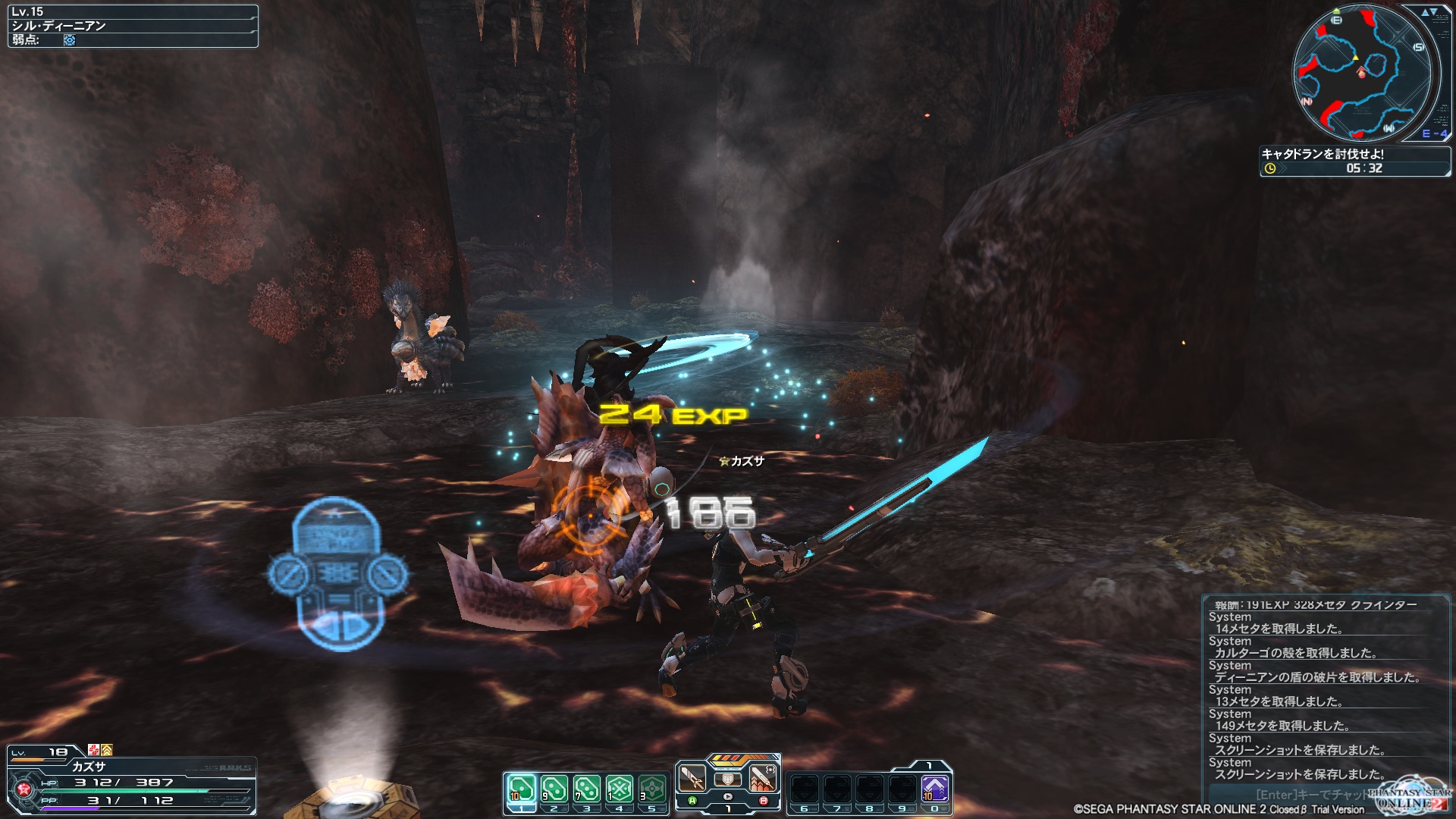Click the ディーニアンの盾の破片 chat log line

point(1316,677)
